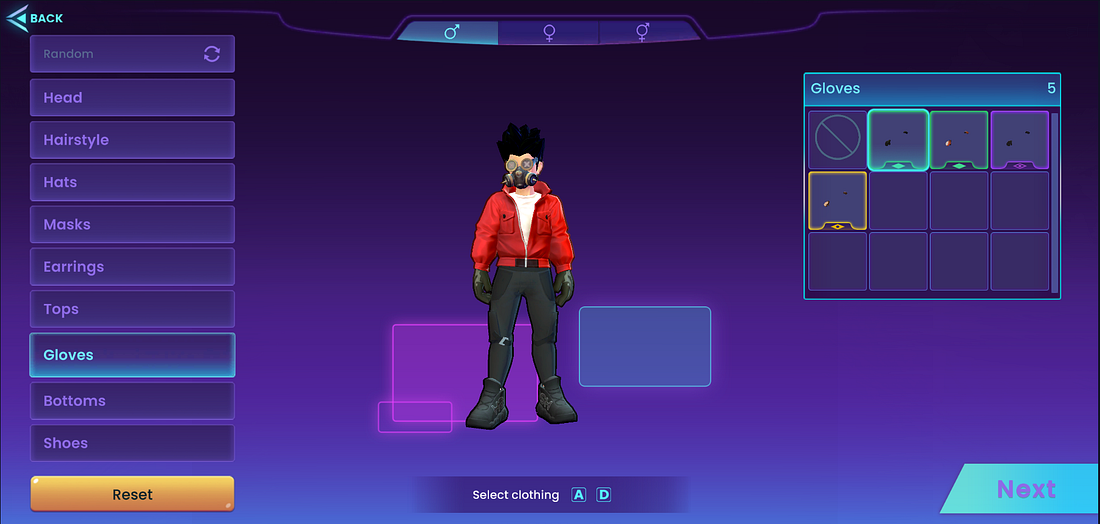Randomize appearance with the Random button
The width and height of the screenshot is (1100, 524).
132,54
